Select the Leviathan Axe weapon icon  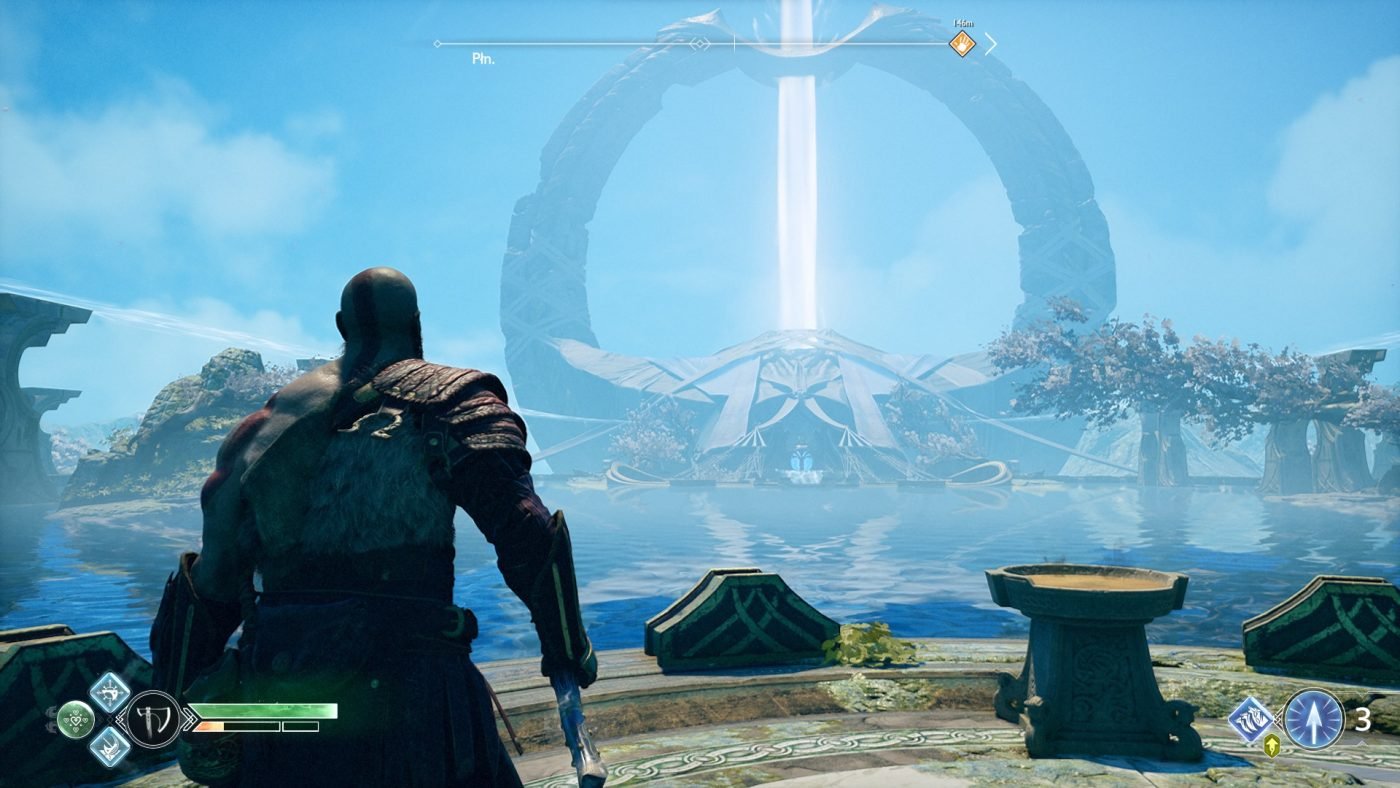(x=153, y=718)
